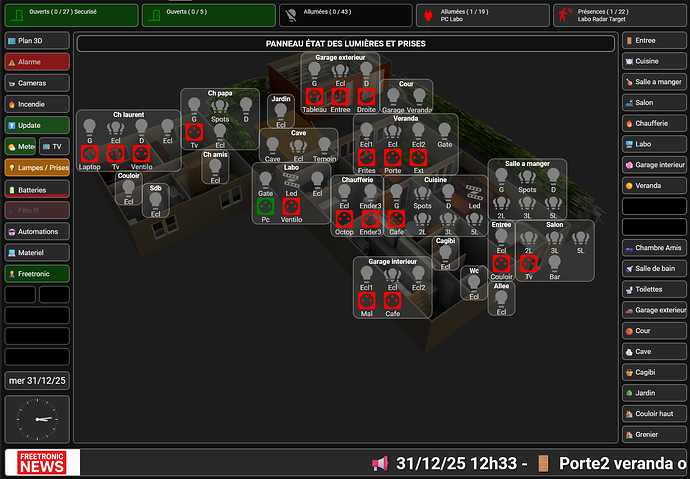Choose the Chaufferie room button
This screenshot has width=690, height=479.
655,124
